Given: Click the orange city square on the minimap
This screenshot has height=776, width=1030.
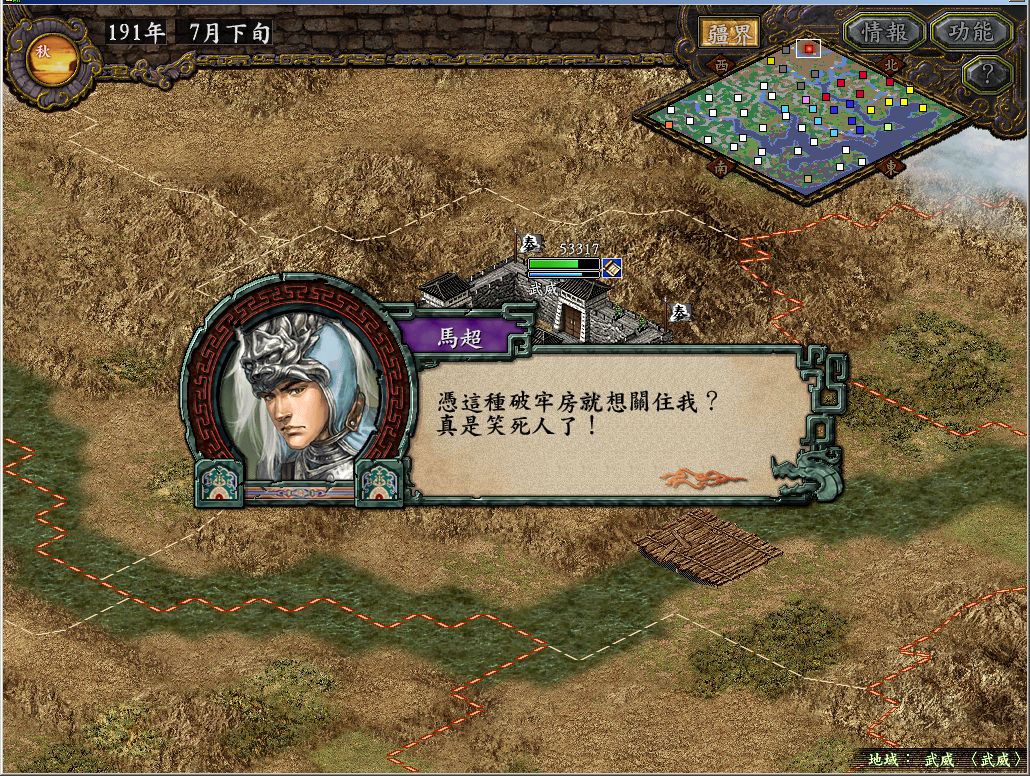Looking at the screenshot, I should pos(669,125).
